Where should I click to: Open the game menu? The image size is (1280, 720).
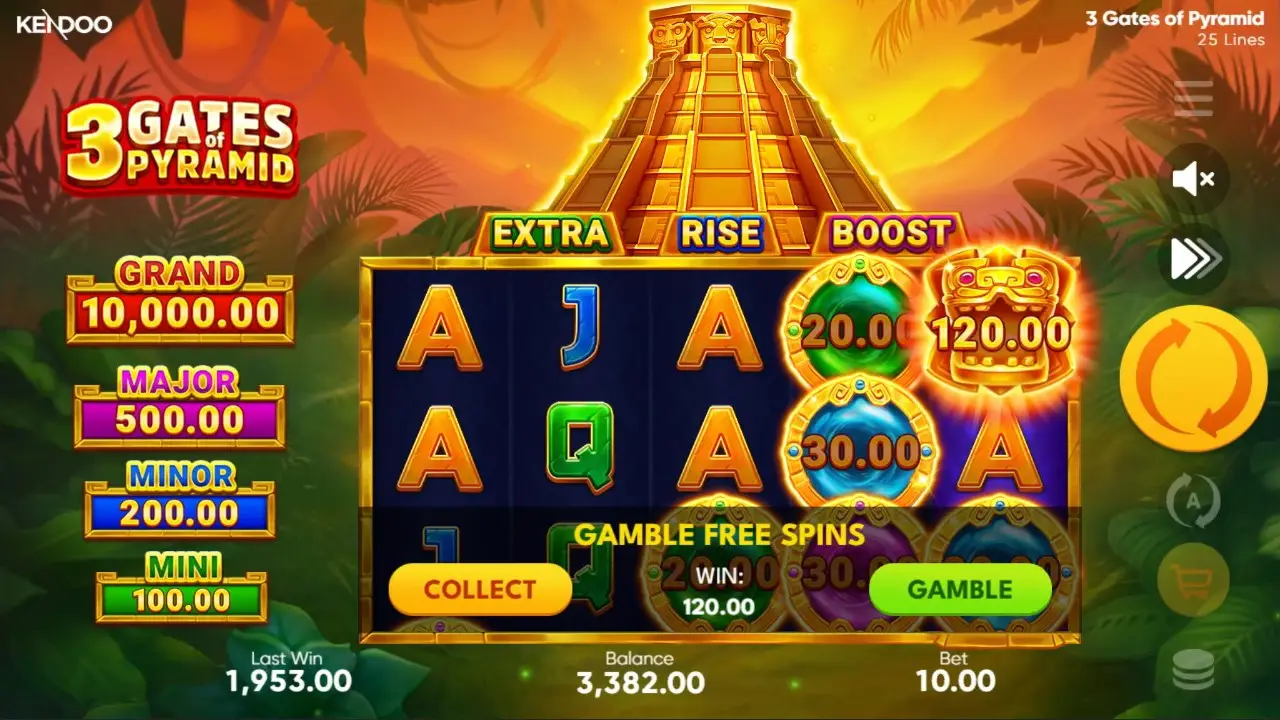1193,100
